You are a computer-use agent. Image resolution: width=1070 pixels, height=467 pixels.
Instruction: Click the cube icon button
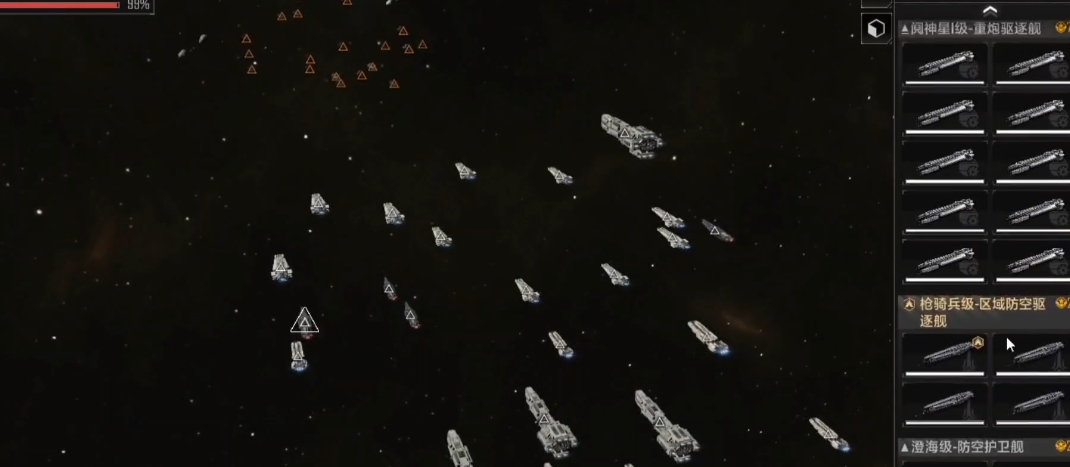[x=875, y=29]
